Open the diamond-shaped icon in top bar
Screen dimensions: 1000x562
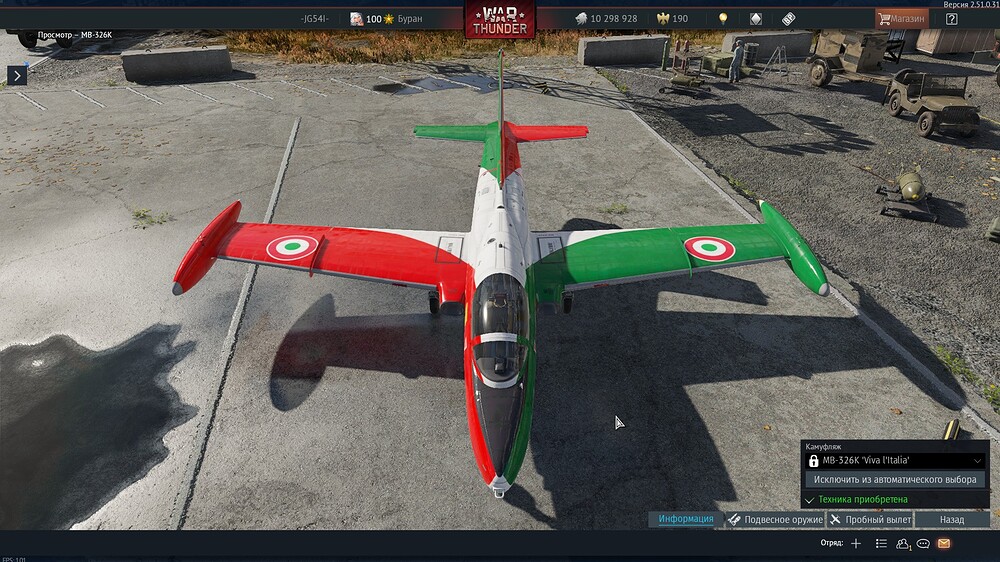tap(756, 19)
